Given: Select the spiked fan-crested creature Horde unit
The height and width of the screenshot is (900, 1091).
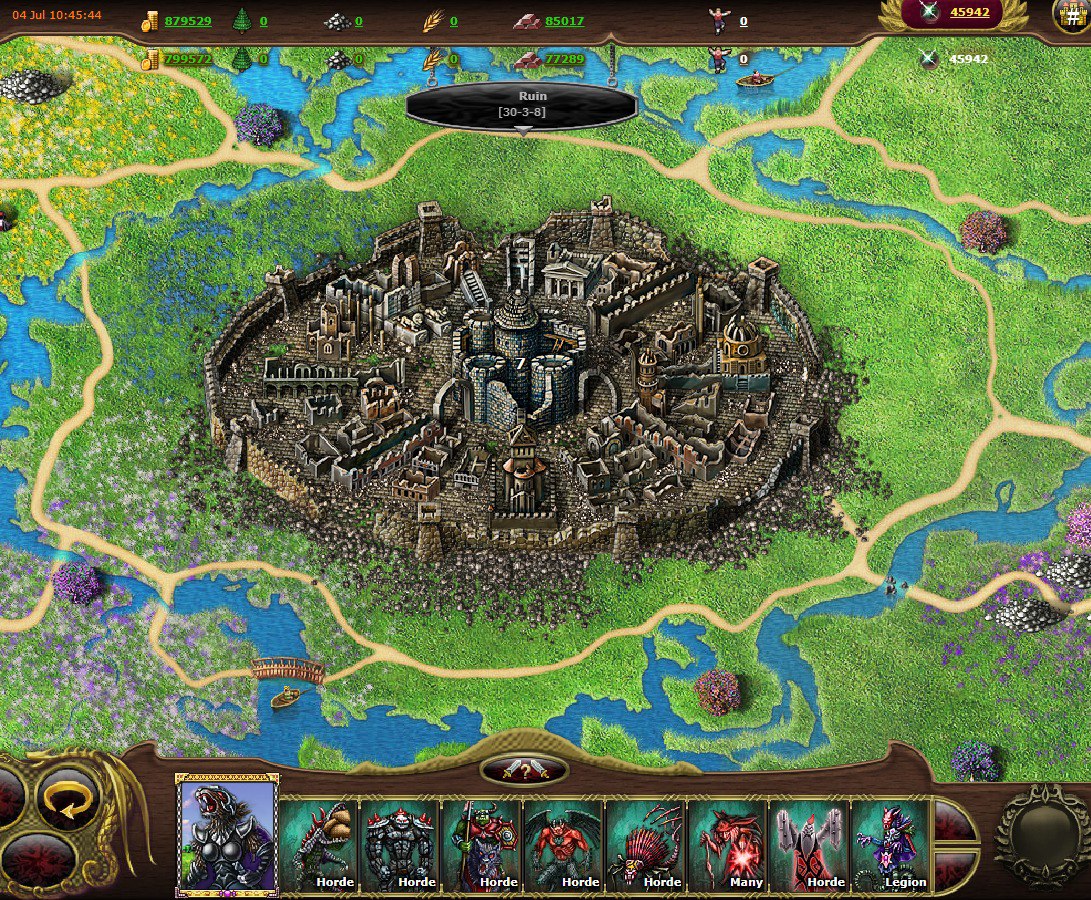Looking at the screenshot, I should [646, 844].
